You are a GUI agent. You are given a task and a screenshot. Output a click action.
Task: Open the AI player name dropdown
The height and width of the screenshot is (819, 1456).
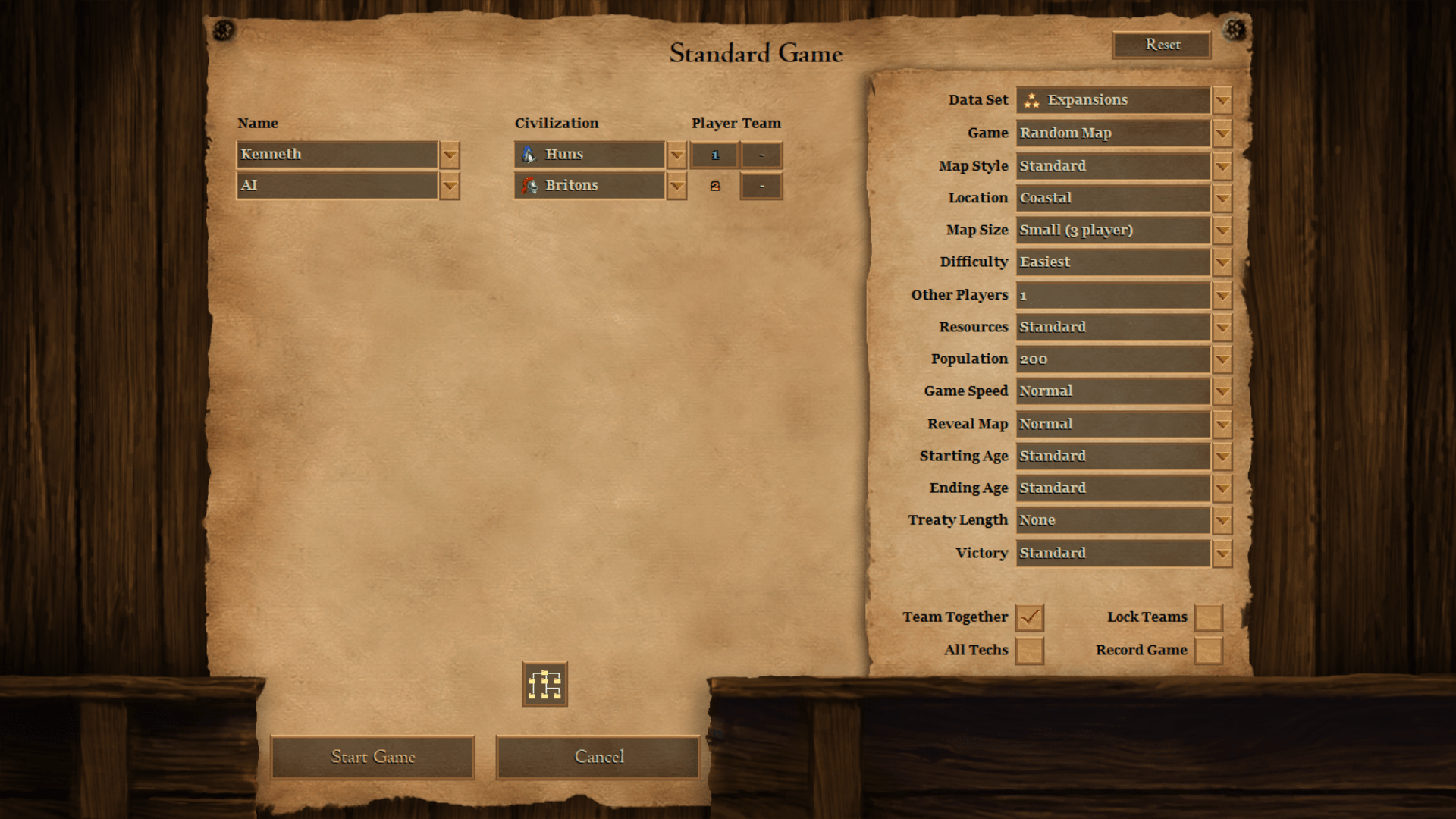point(450,187)
